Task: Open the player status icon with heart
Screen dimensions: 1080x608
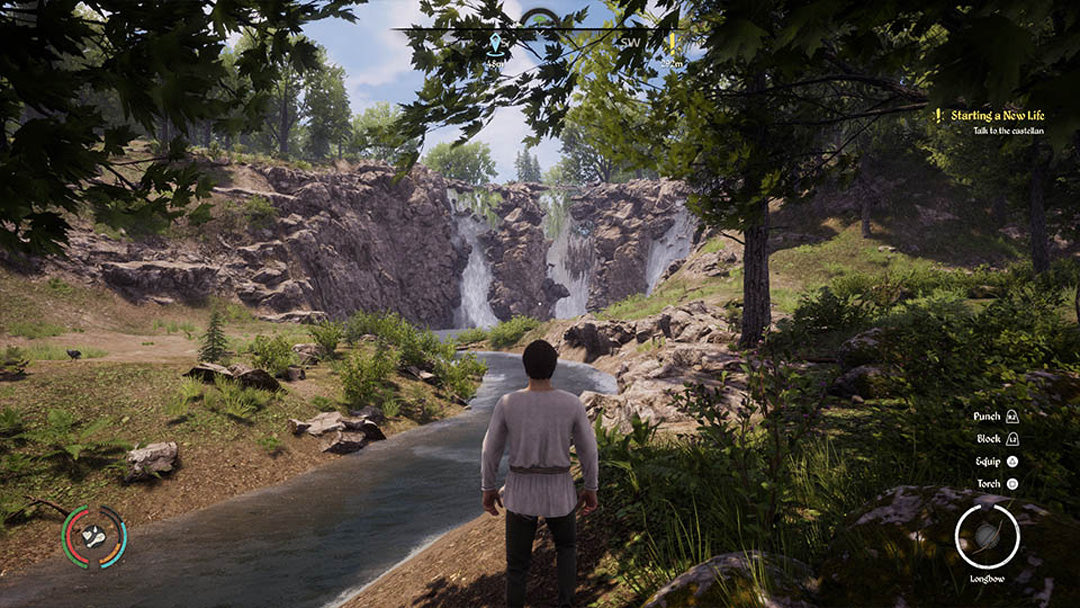Action: (x=94, y=537)
